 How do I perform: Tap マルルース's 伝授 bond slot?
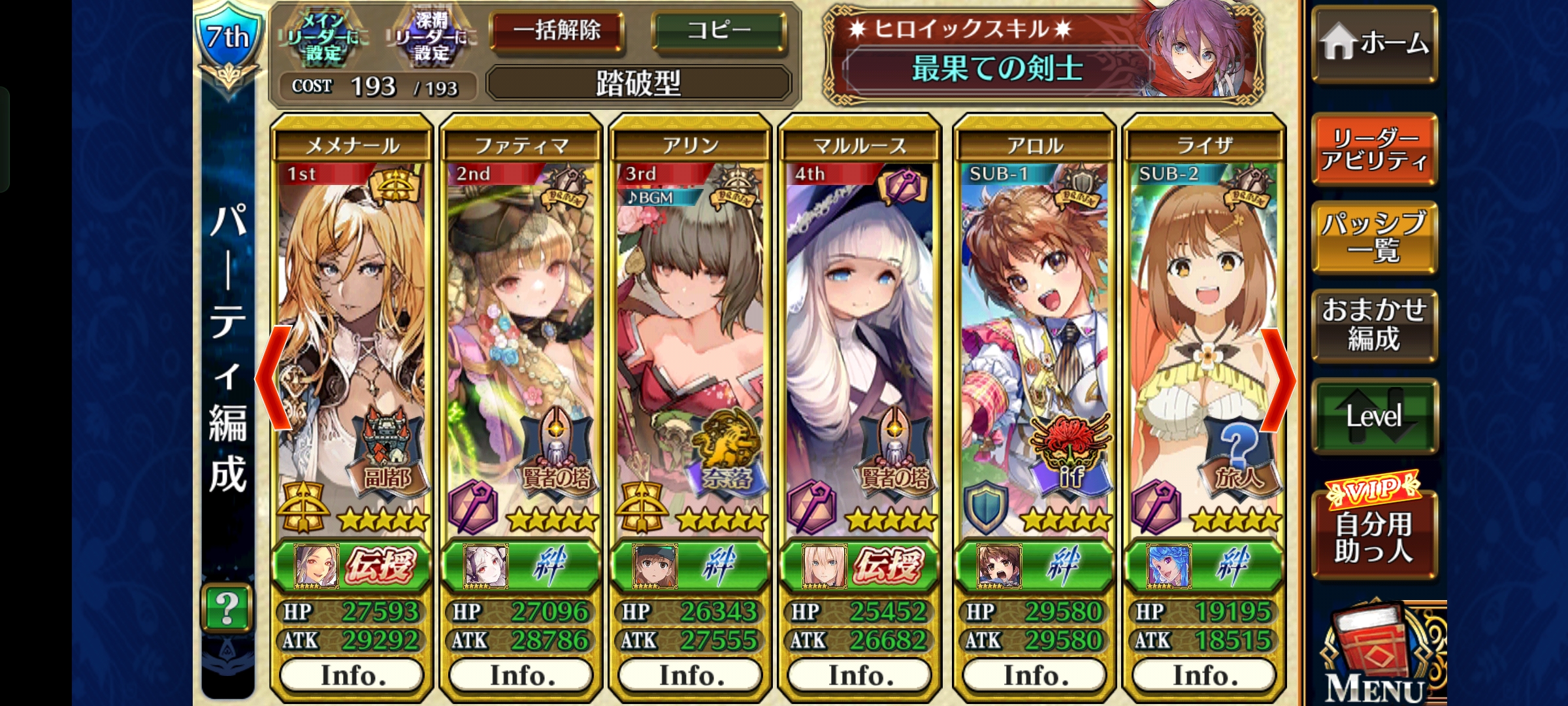coord(860,565)
